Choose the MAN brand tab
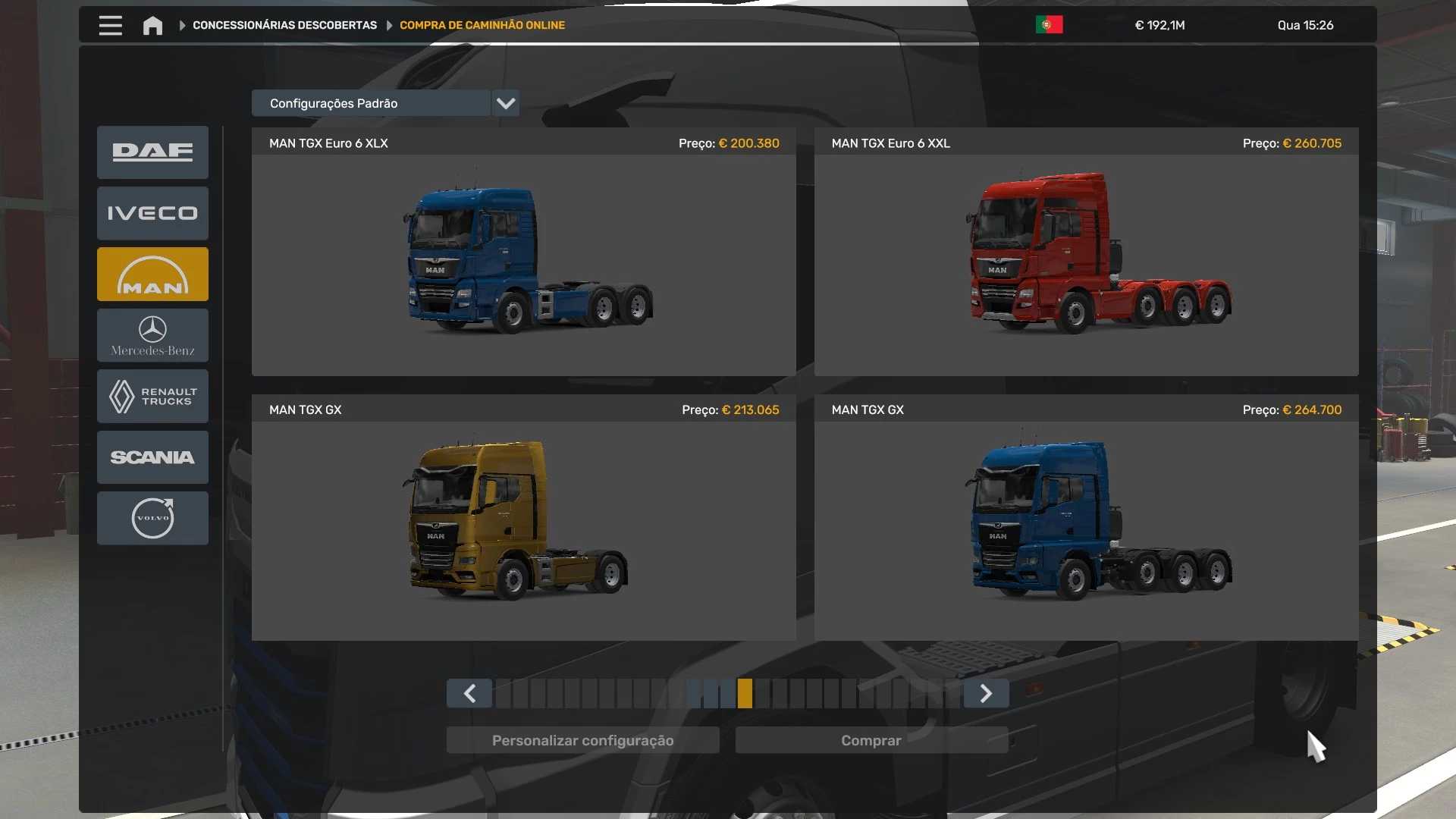 tap(152, 275)
